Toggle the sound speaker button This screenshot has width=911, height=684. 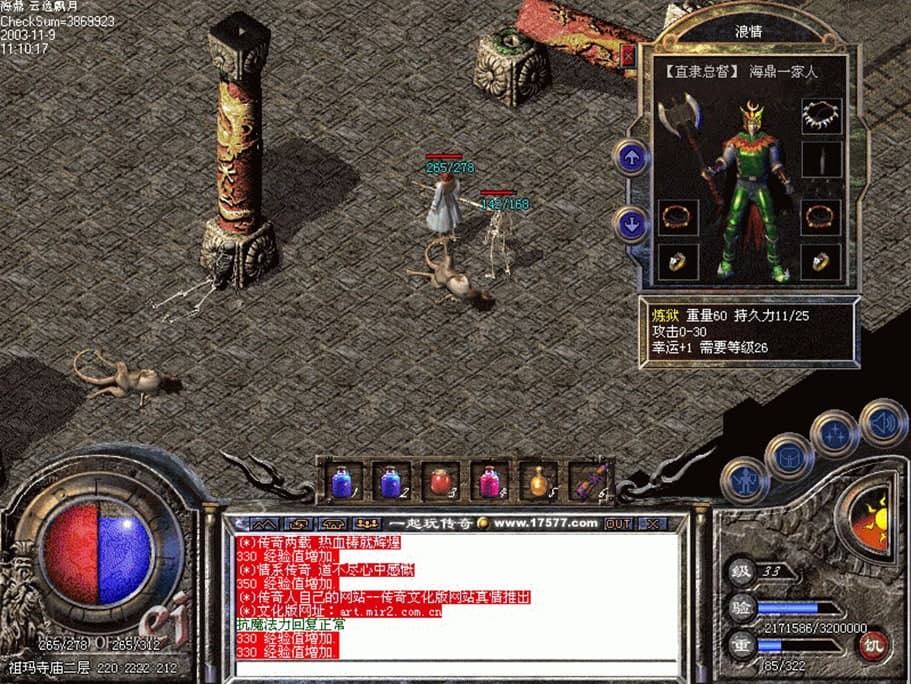pyautogui.click(x=883, y=422)
